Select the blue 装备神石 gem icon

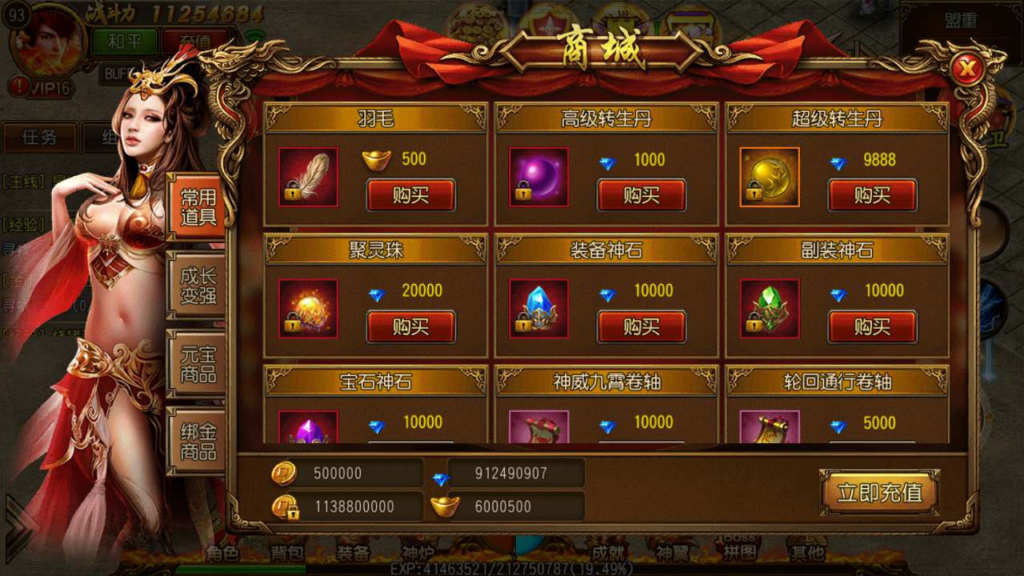point(538,309)
